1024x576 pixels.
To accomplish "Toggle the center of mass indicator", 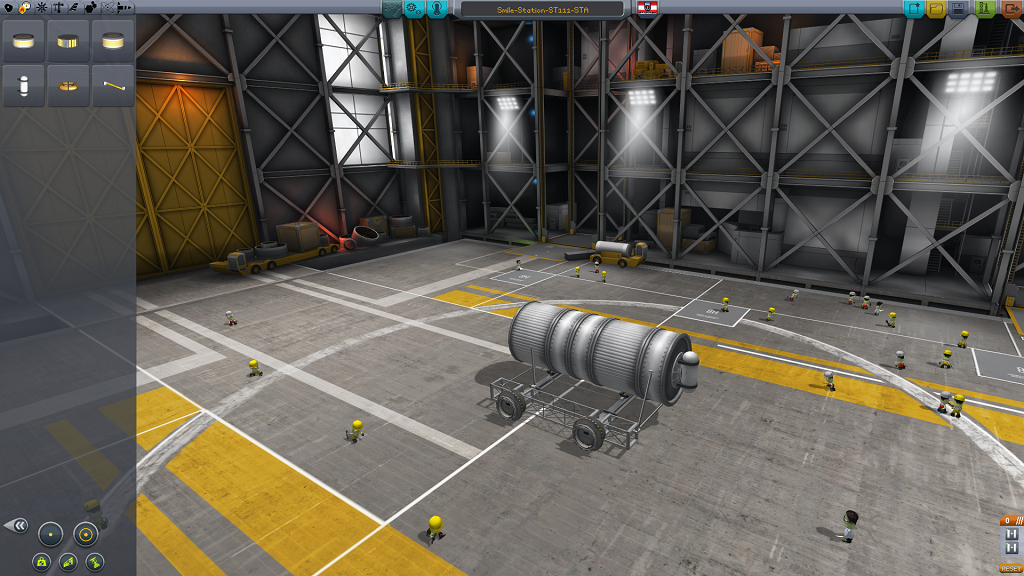I will coord(42,563).
